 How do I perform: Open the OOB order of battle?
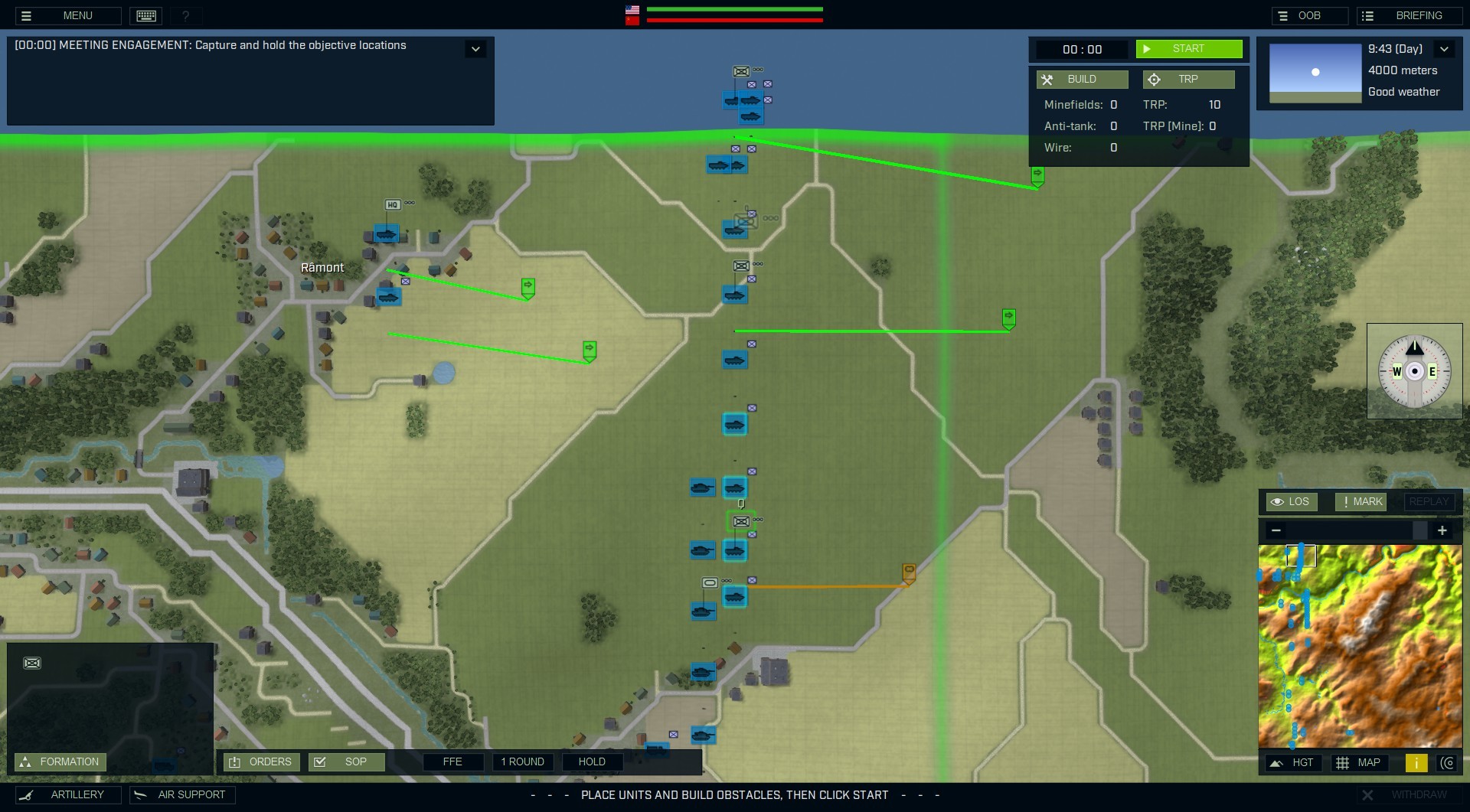(x=1308, y=15)
